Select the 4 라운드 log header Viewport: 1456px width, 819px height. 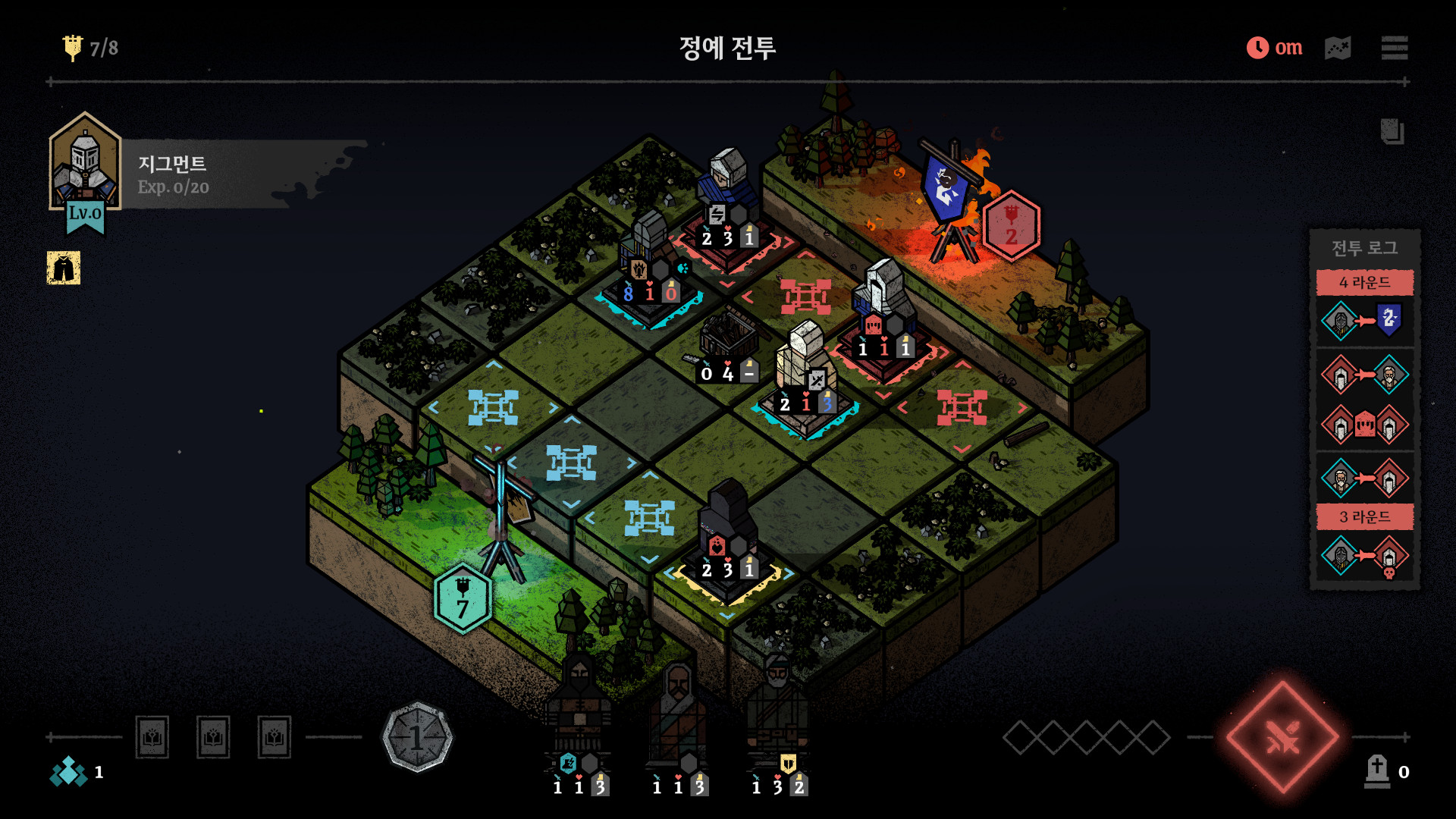1364,283
